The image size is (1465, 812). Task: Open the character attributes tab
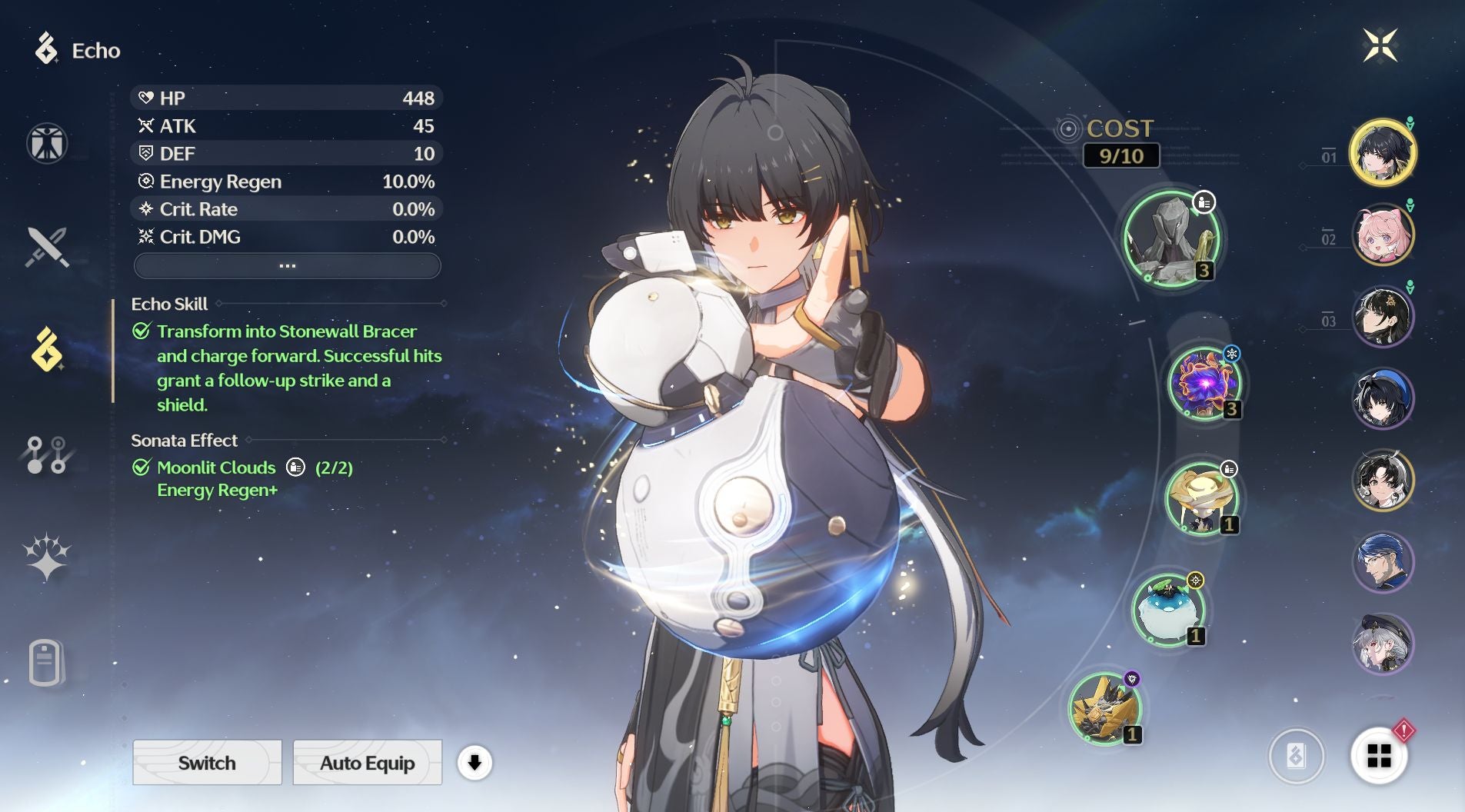[47, 143]
